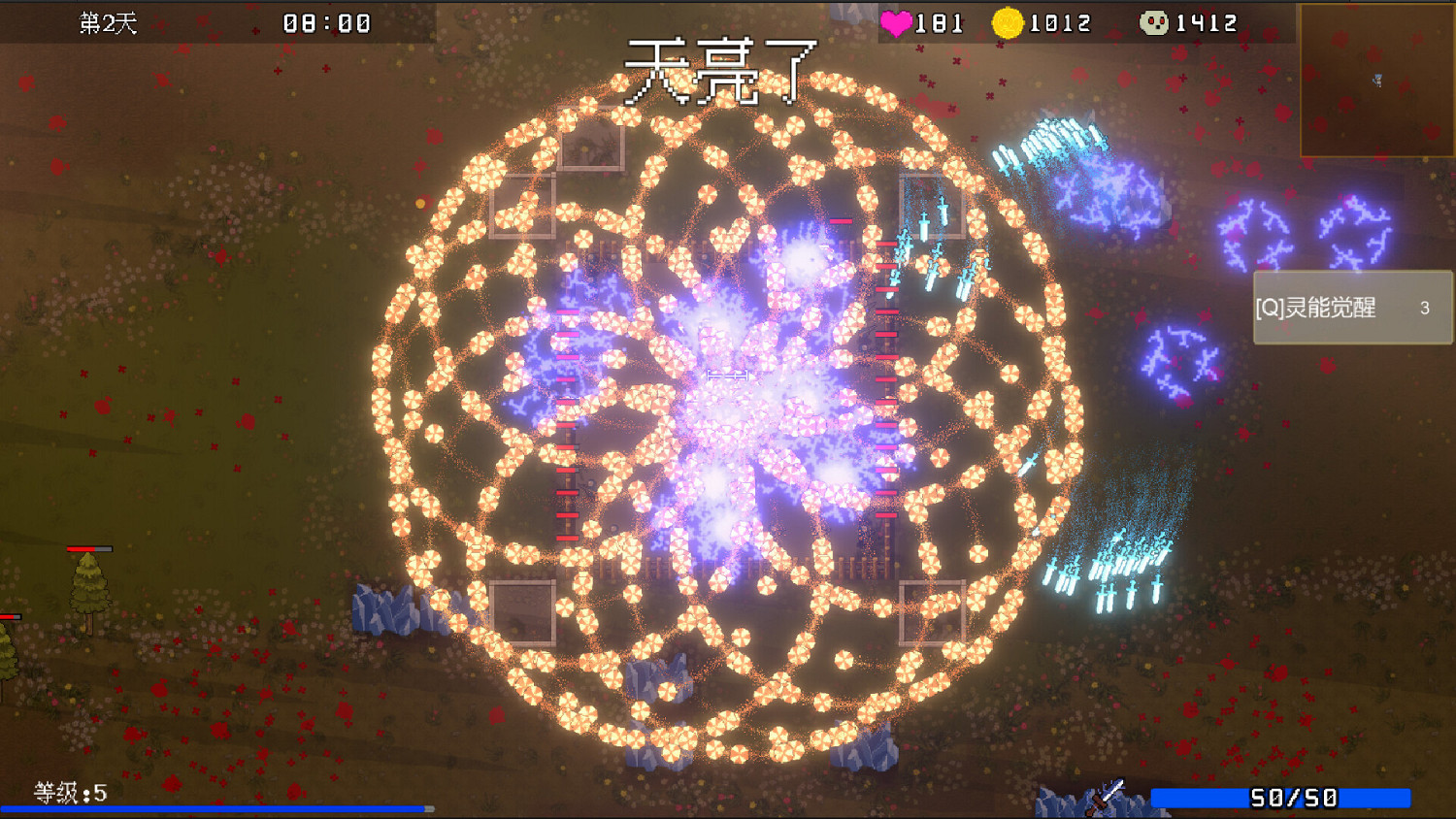
Task: Activate the 灵能觉醒 skill button
Action: click(1347, 308)
